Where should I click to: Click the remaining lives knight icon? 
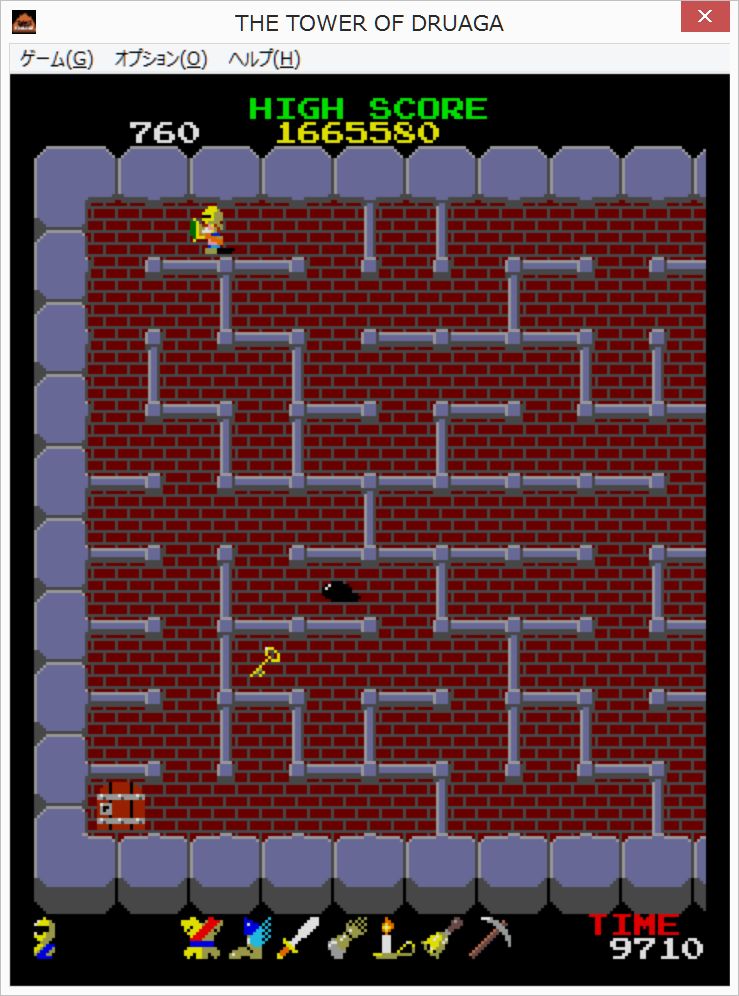click(x=45, y=938)
